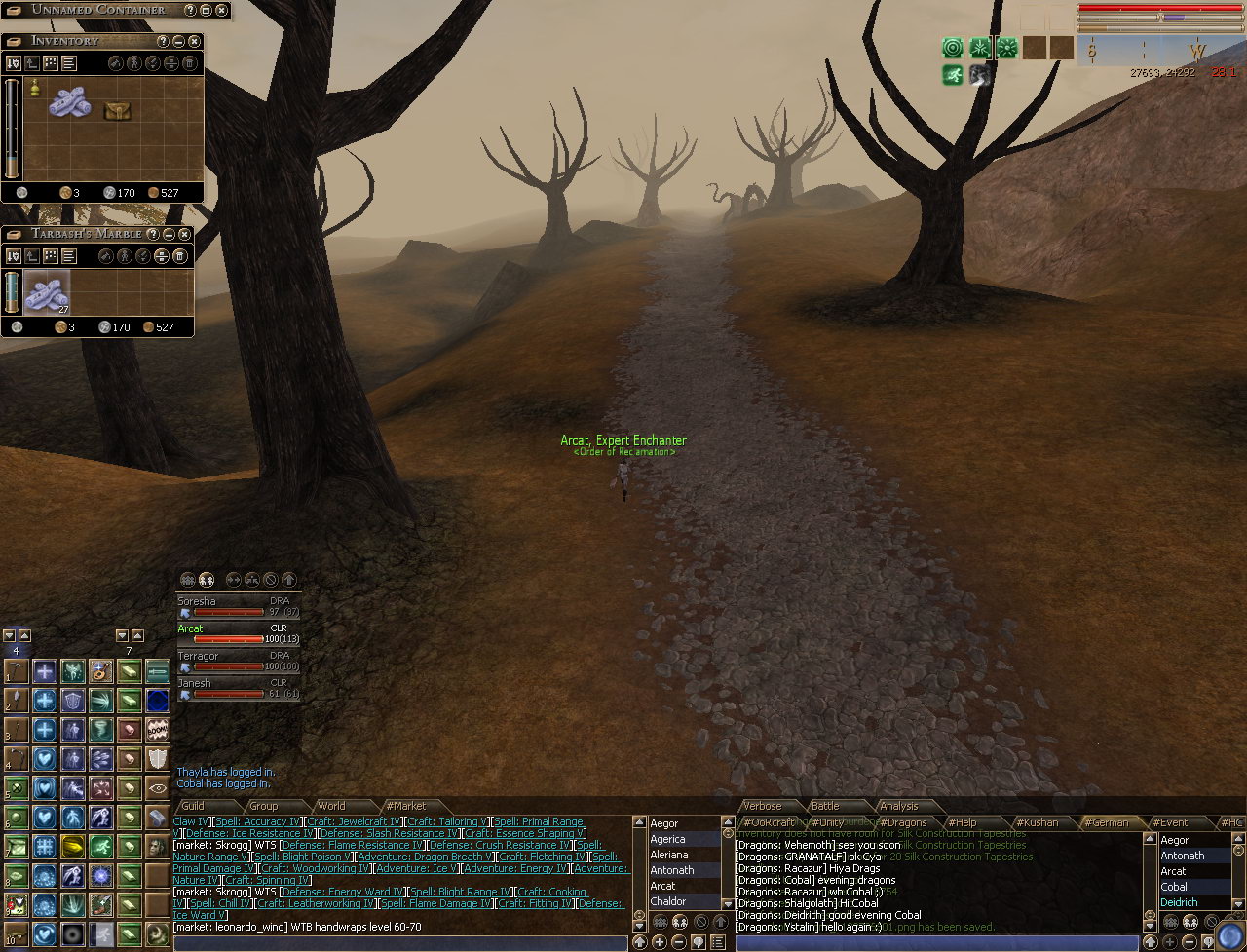1247x952 pixels.
Task: Open the #Market chat tab
Action: coord(406,806)
